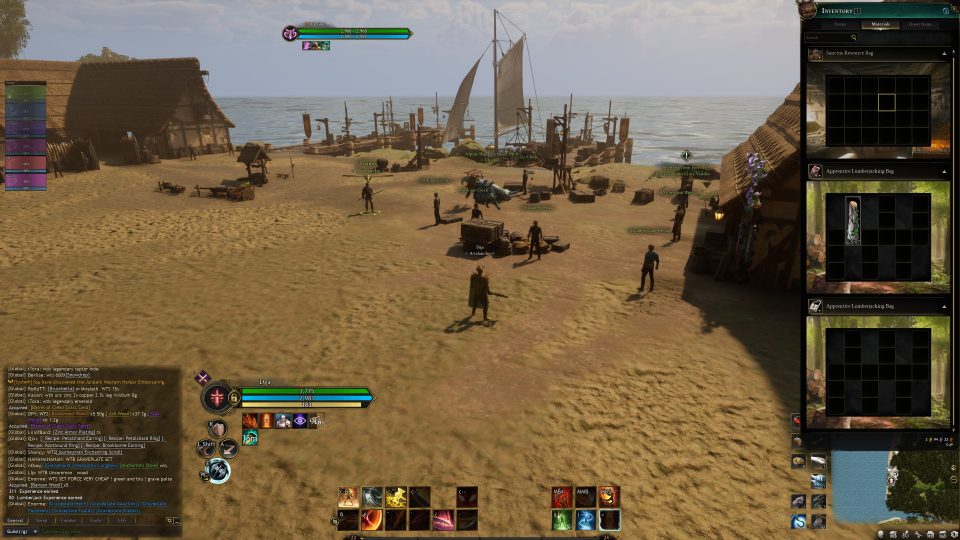Viewport: 960px width, 540px height.
Task: Collapse the Sanctus Resource Bag section
Action: [944, 53]
